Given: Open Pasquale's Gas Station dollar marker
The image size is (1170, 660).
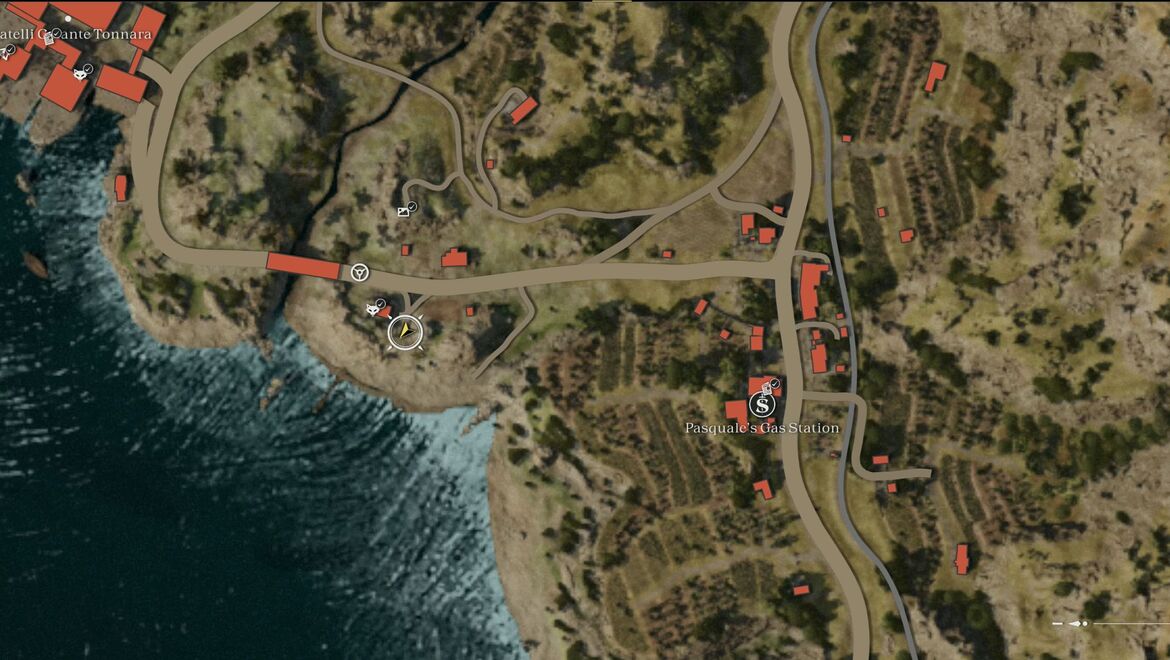Looking at the screenshot, I should coord(762,405).
